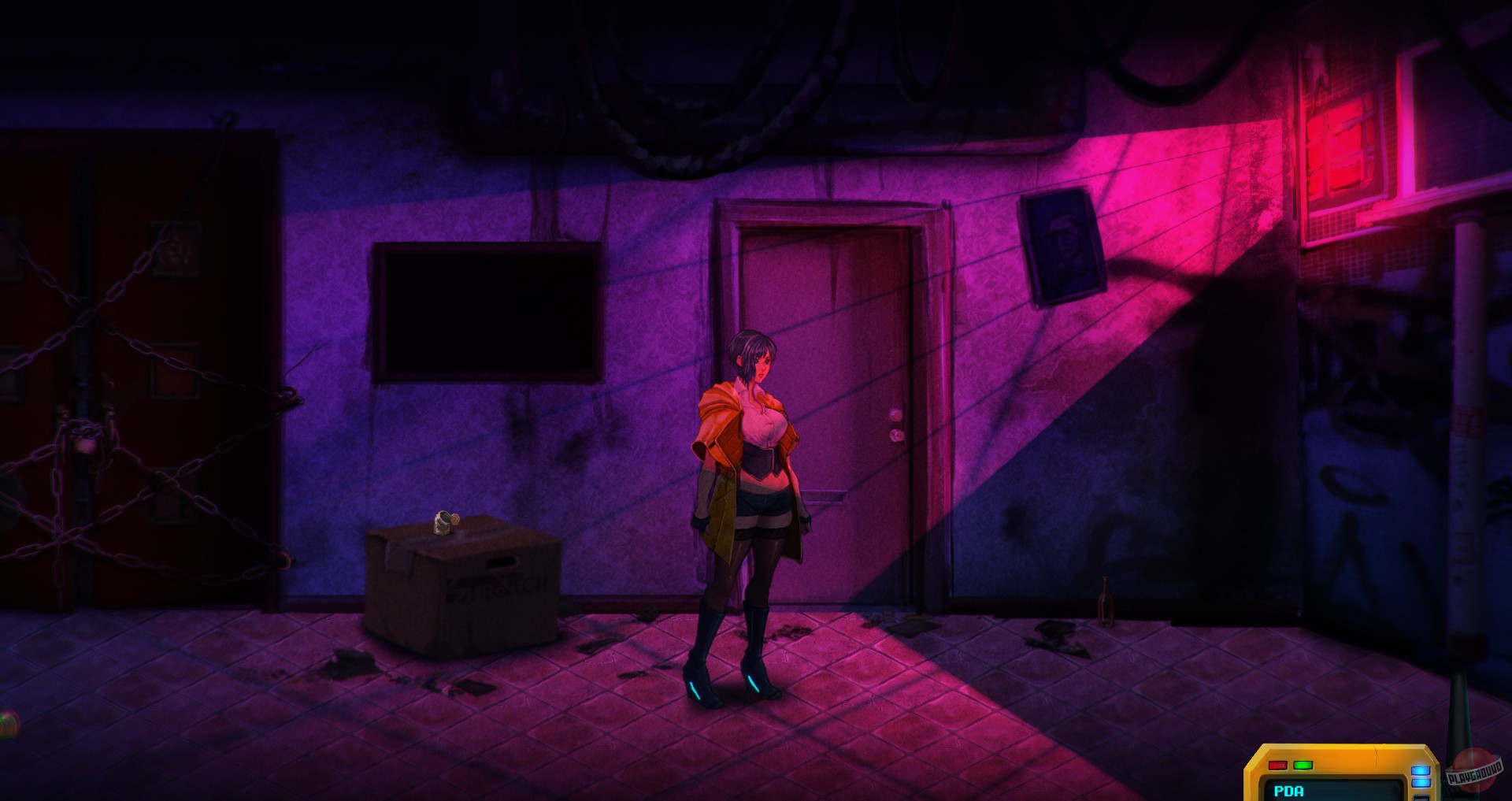The width and height of the screenshot is (1512, 801).
Task: Click the doorknob of the wooden door
Action: (896, 436)
